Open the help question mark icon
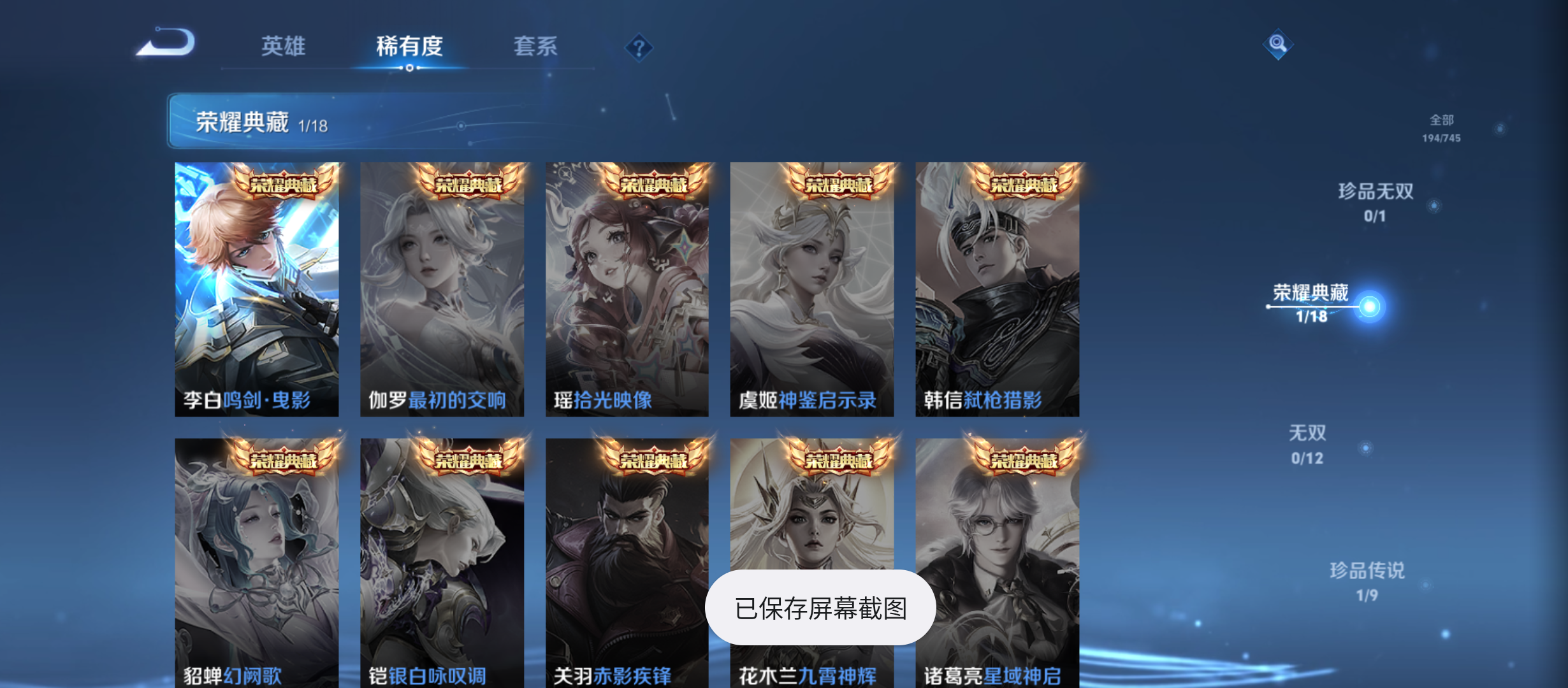Screen dimensions: 1568x688 coord(638,47)
